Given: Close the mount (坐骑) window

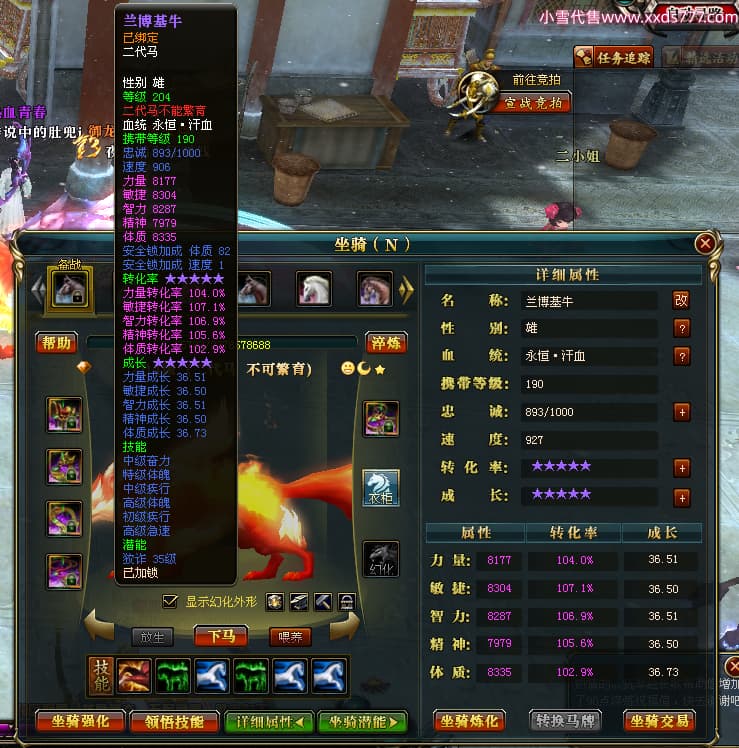Looking at the screenshot, I should point(706,243).
